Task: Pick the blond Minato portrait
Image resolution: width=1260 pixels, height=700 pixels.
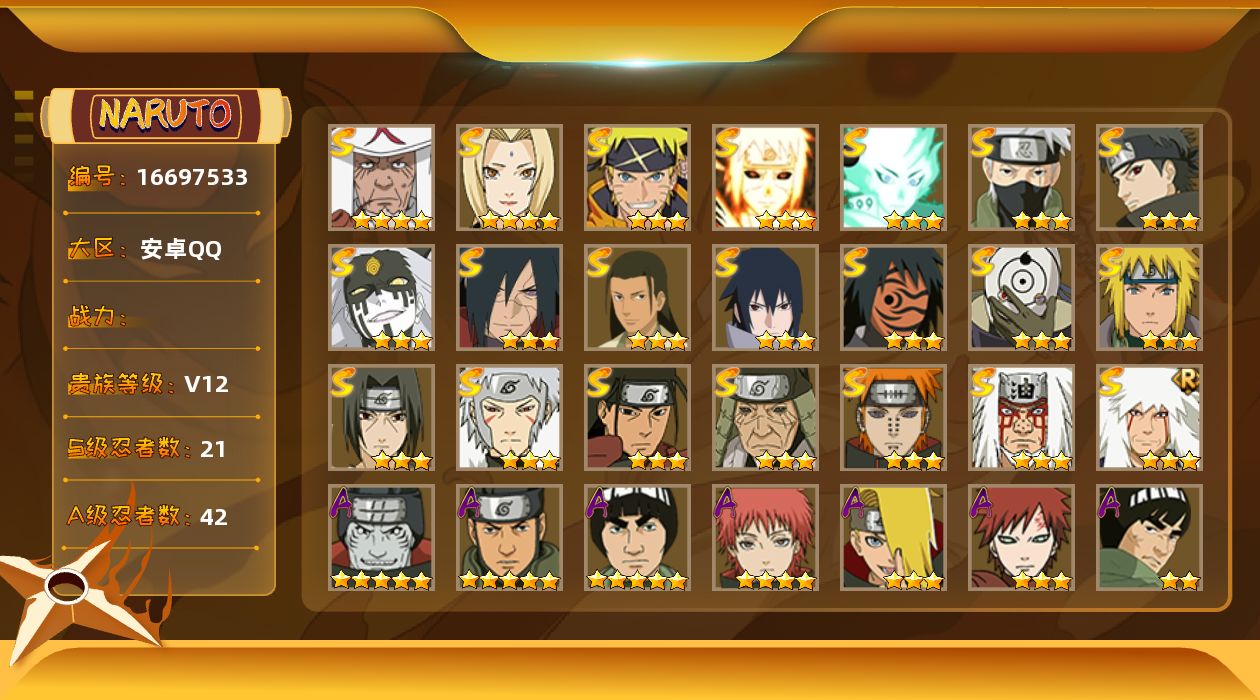Action: [1149, 297]
